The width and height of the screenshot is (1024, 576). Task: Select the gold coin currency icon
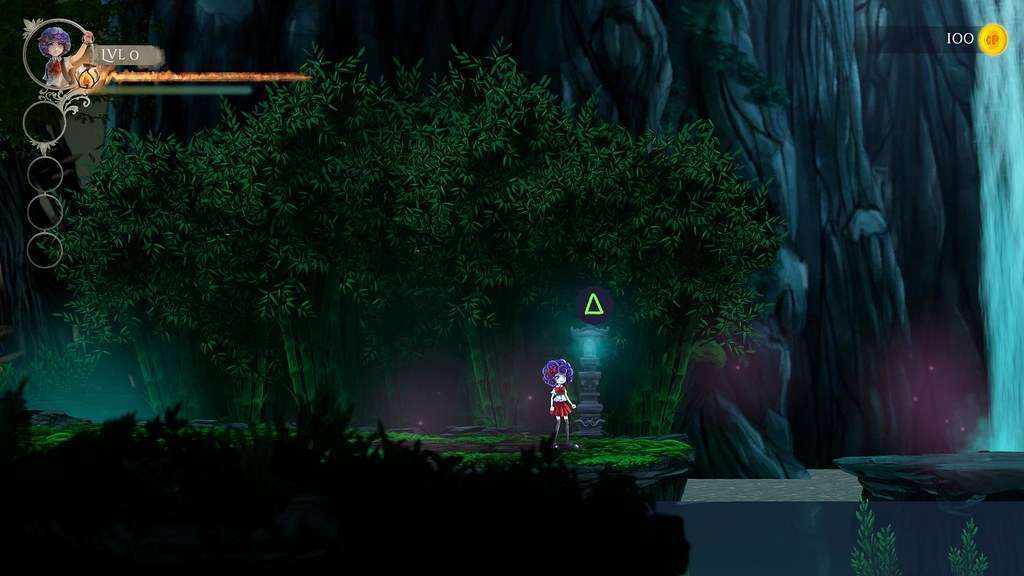coord(992,39)
